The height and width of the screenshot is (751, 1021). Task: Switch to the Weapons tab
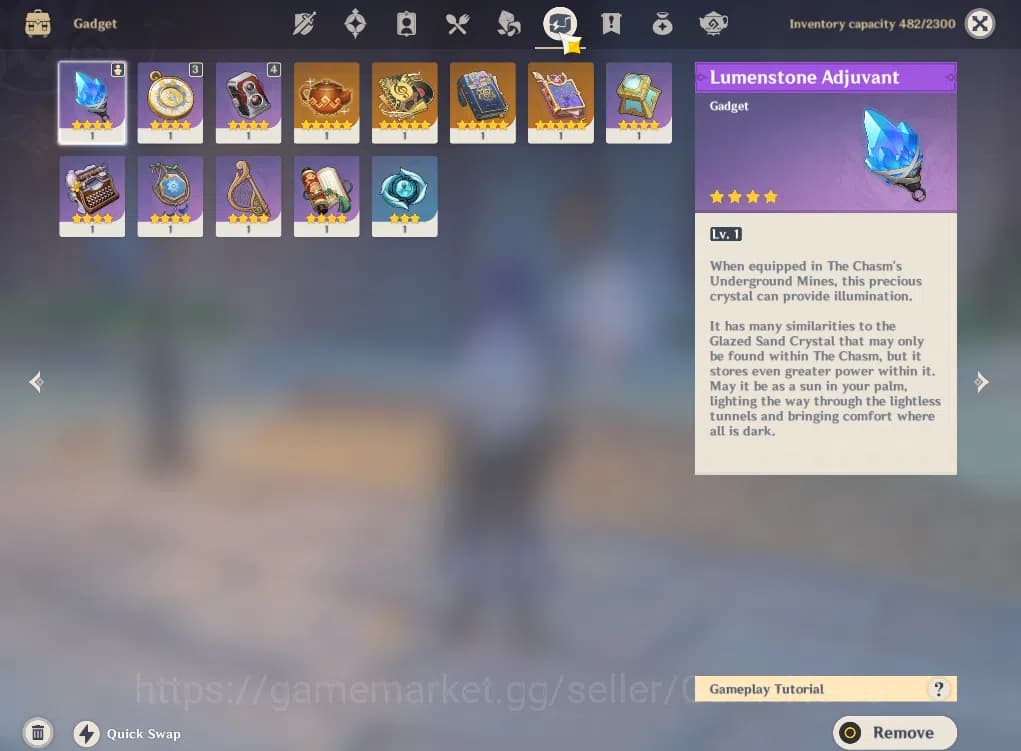pyautogui.click(x=304, y=23)
